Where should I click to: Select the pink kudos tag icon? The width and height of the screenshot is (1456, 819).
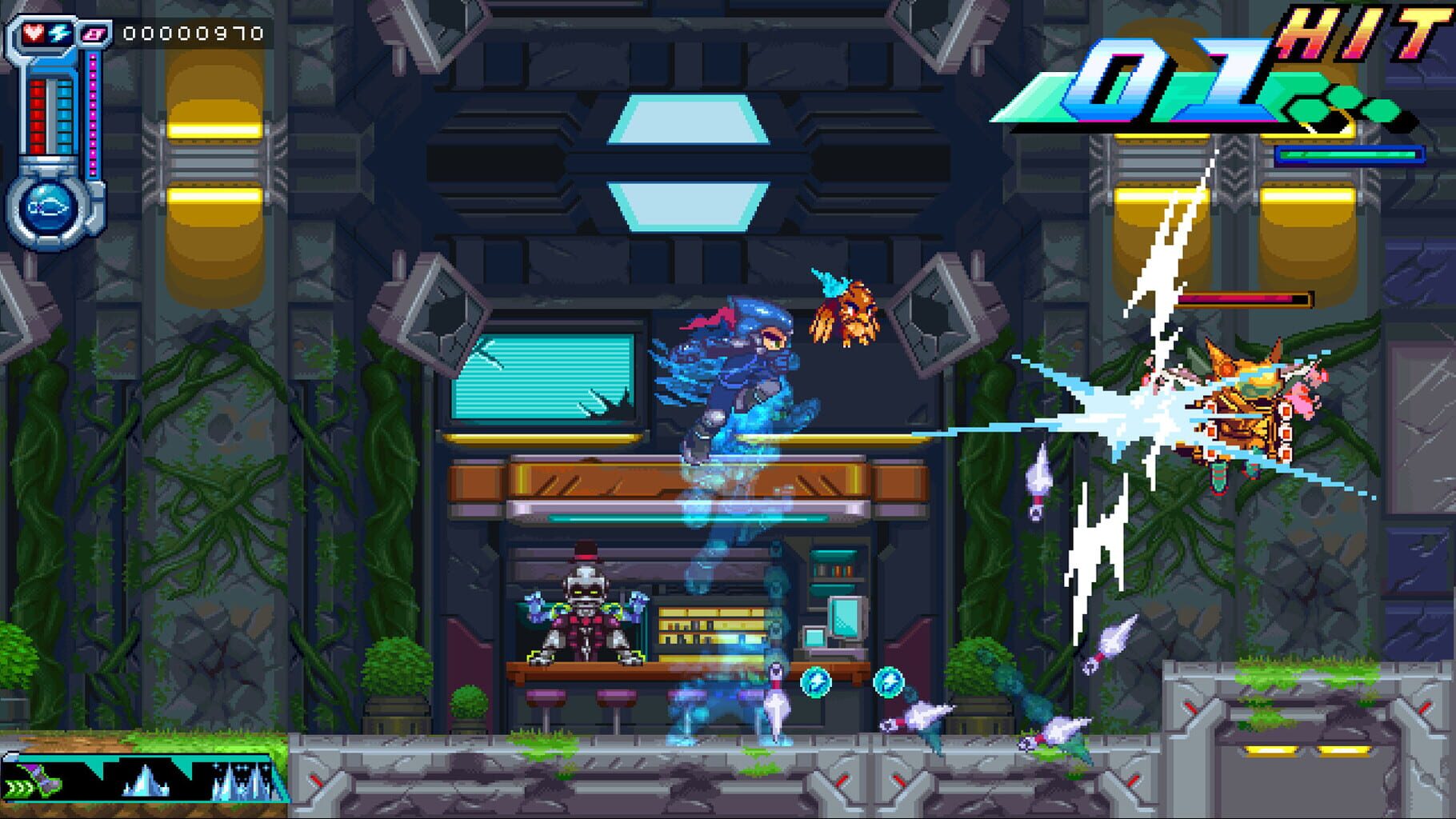point(94,34)
